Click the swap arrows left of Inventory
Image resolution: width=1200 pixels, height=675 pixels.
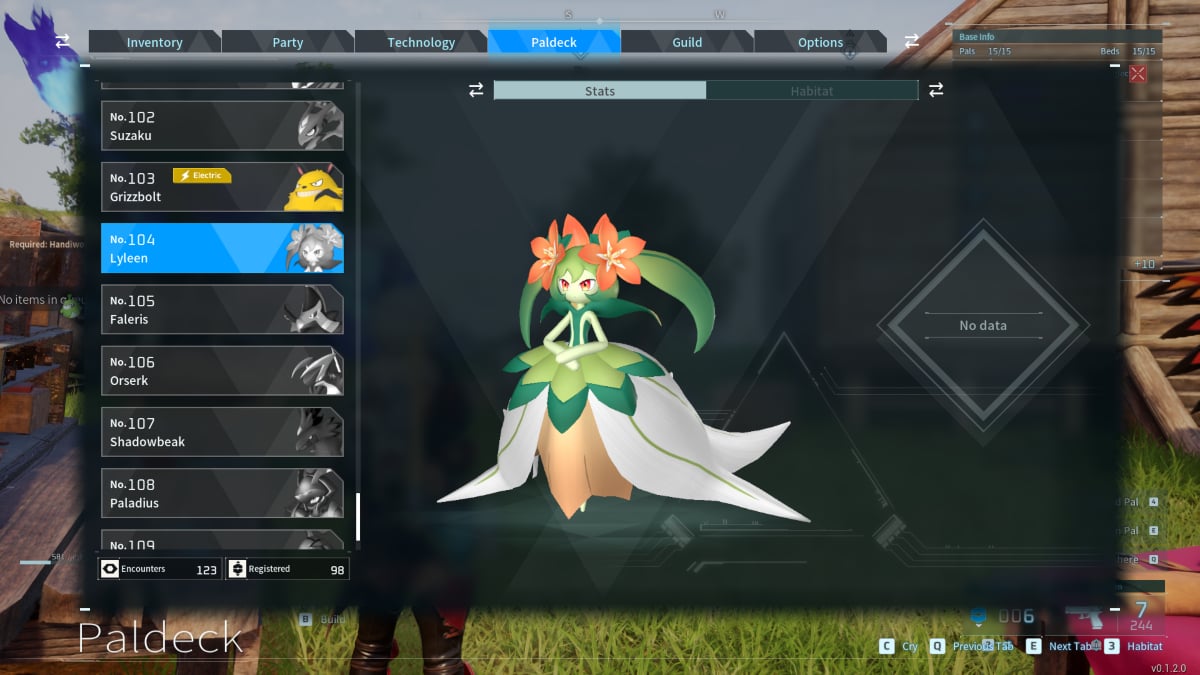coord(63,41)
